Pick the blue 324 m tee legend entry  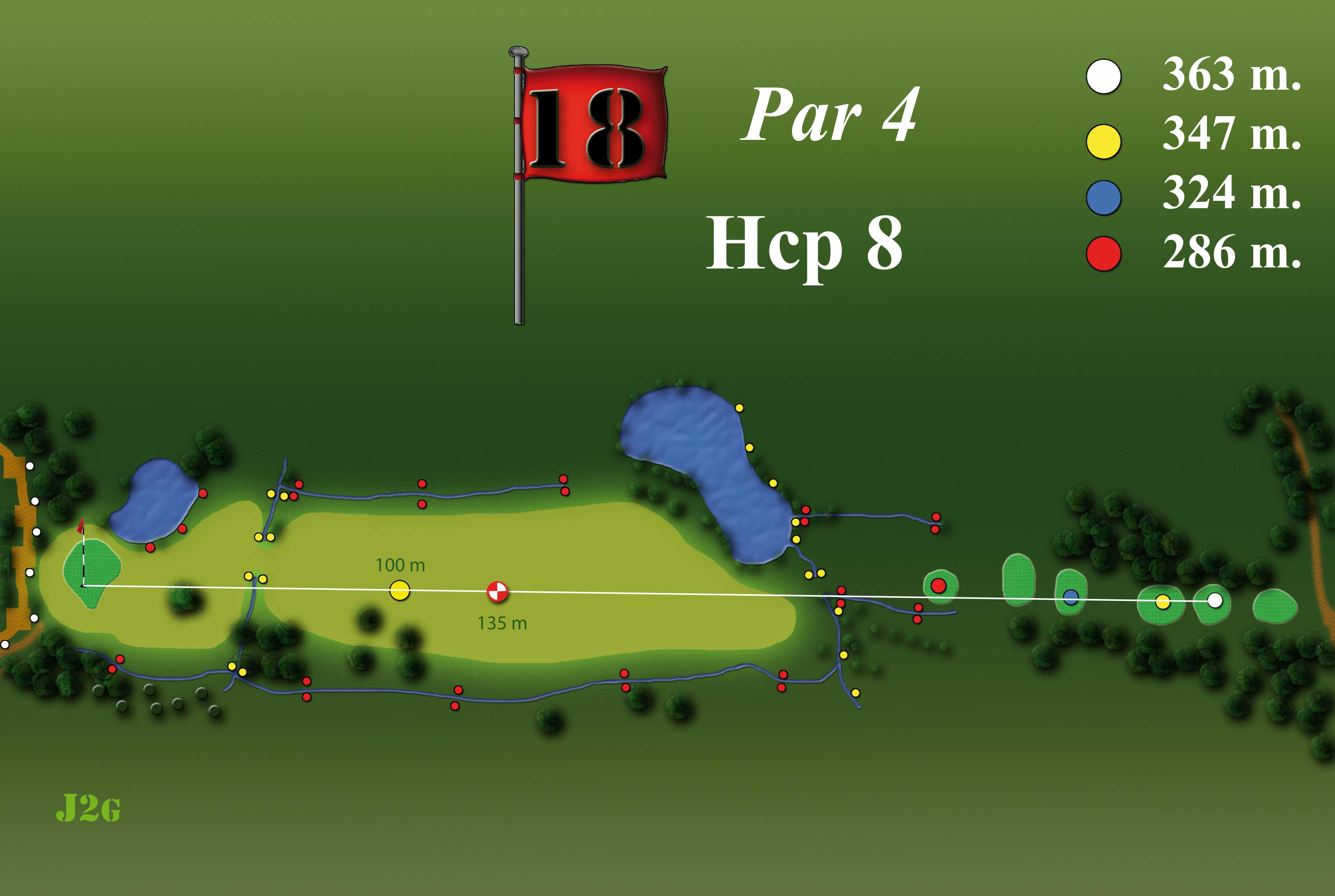(1103, 198)
